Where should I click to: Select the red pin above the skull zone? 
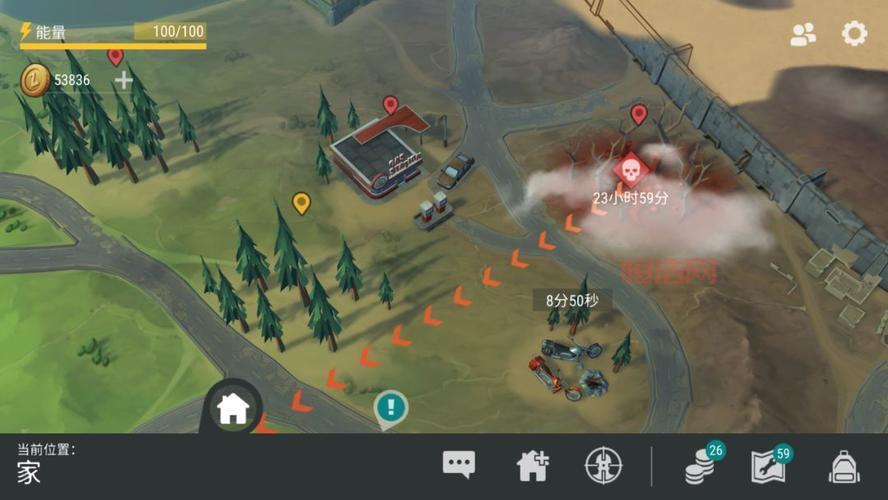click(639, 113)
